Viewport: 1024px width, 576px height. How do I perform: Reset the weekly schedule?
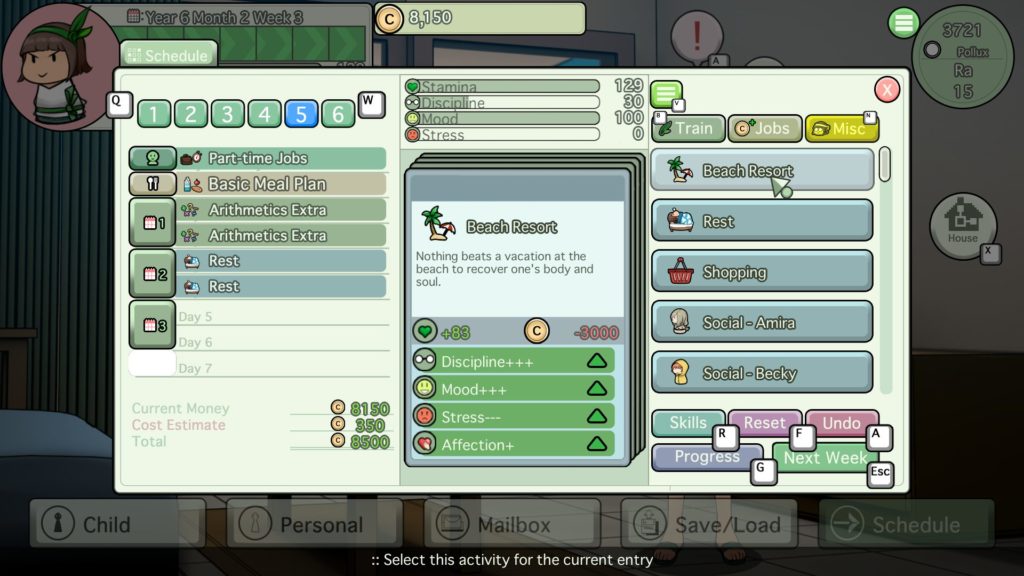[x=764, y=423]
